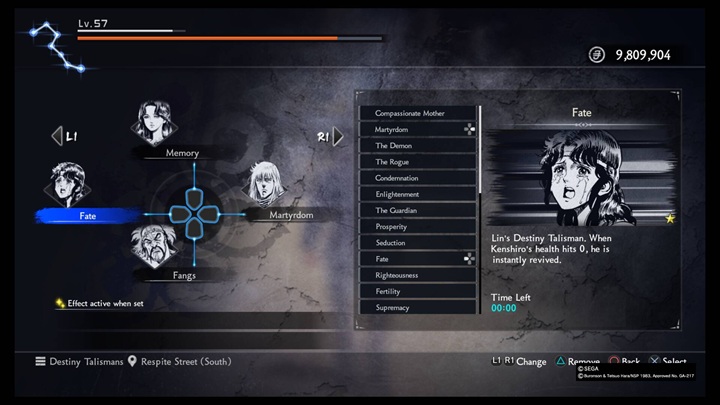
Task: Choose the Seduction talisman
Action: pos(418,243)
